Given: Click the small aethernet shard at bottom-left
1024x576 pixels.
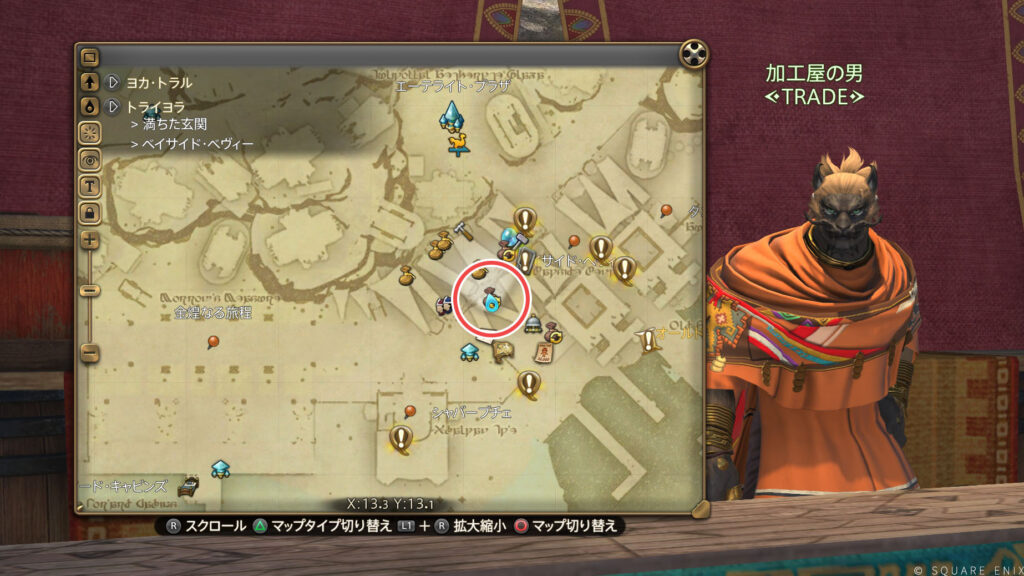Looking at the screenshot, I should 220,468.
